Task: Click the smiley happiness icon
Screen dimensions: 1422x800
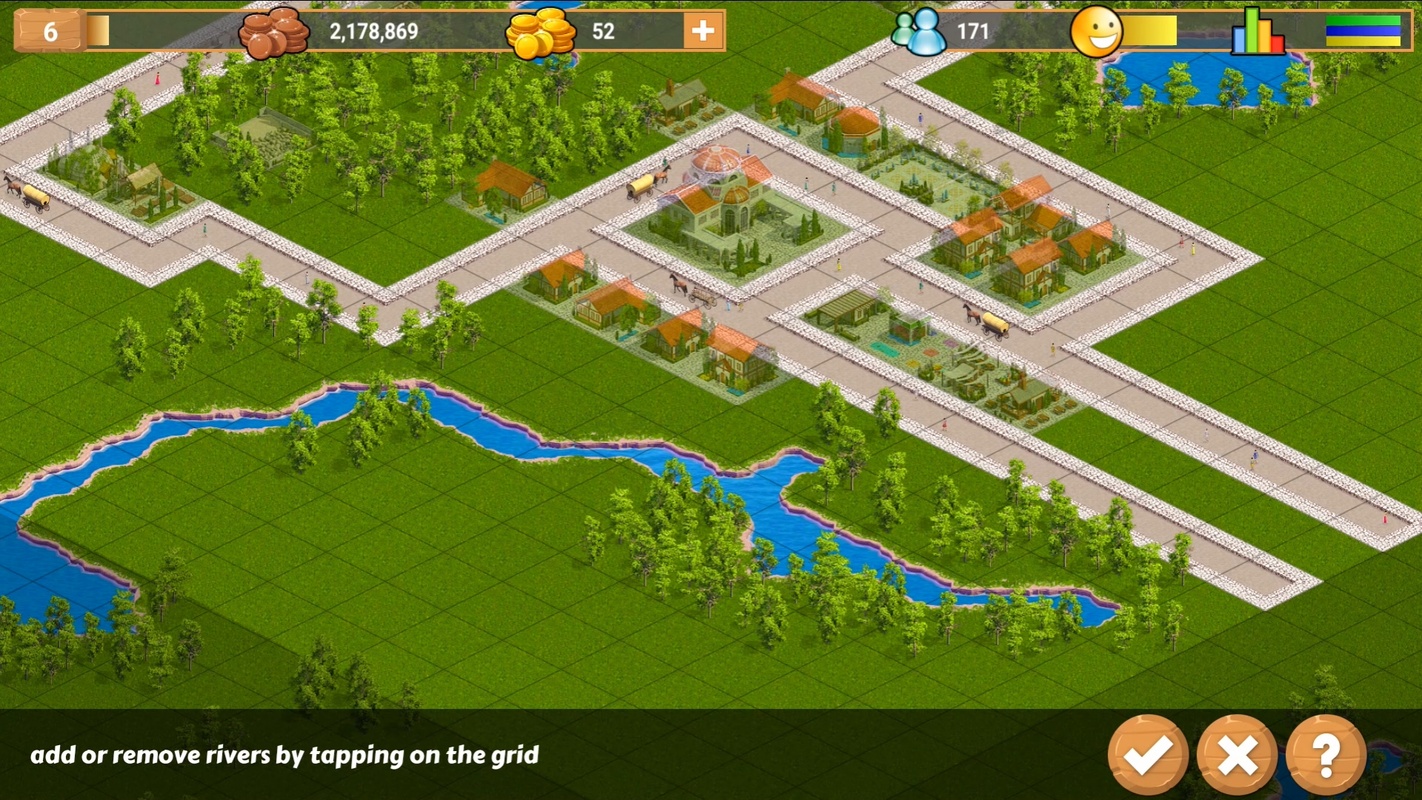Action: pyautogui.click(x=1096, y=32)
